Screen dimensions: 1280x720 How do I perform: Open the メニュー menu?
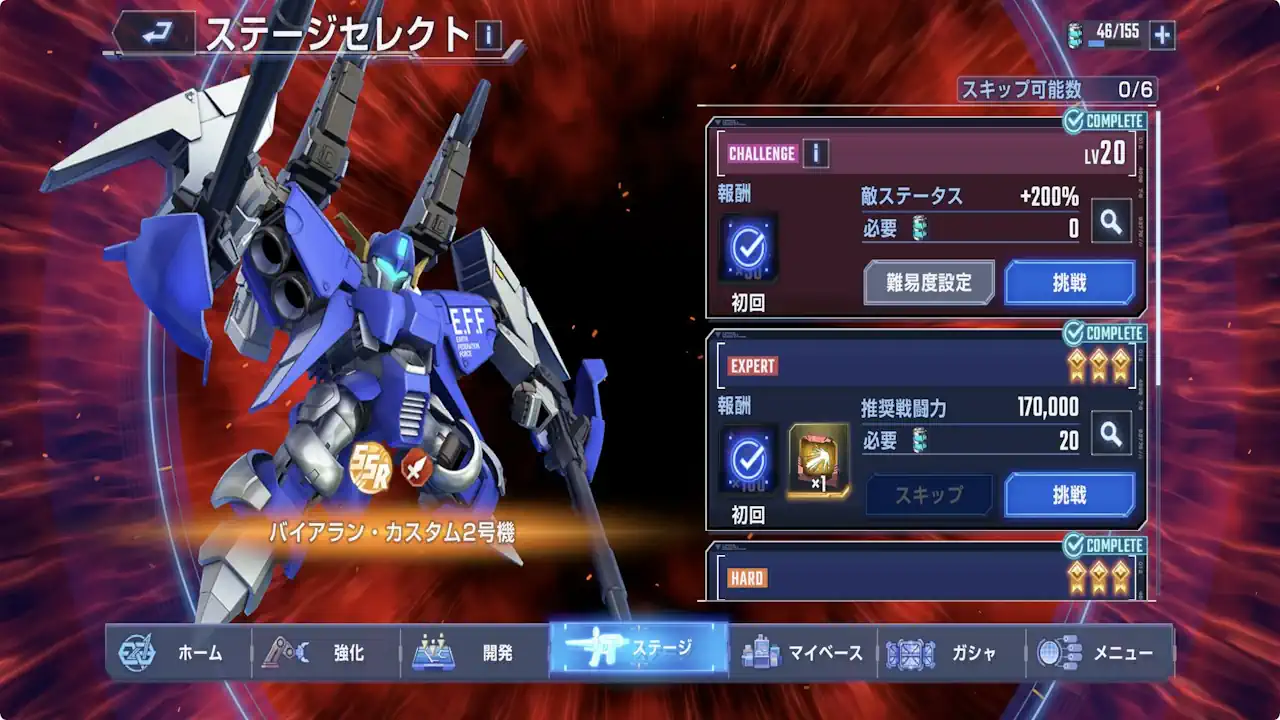[1098, 653]
